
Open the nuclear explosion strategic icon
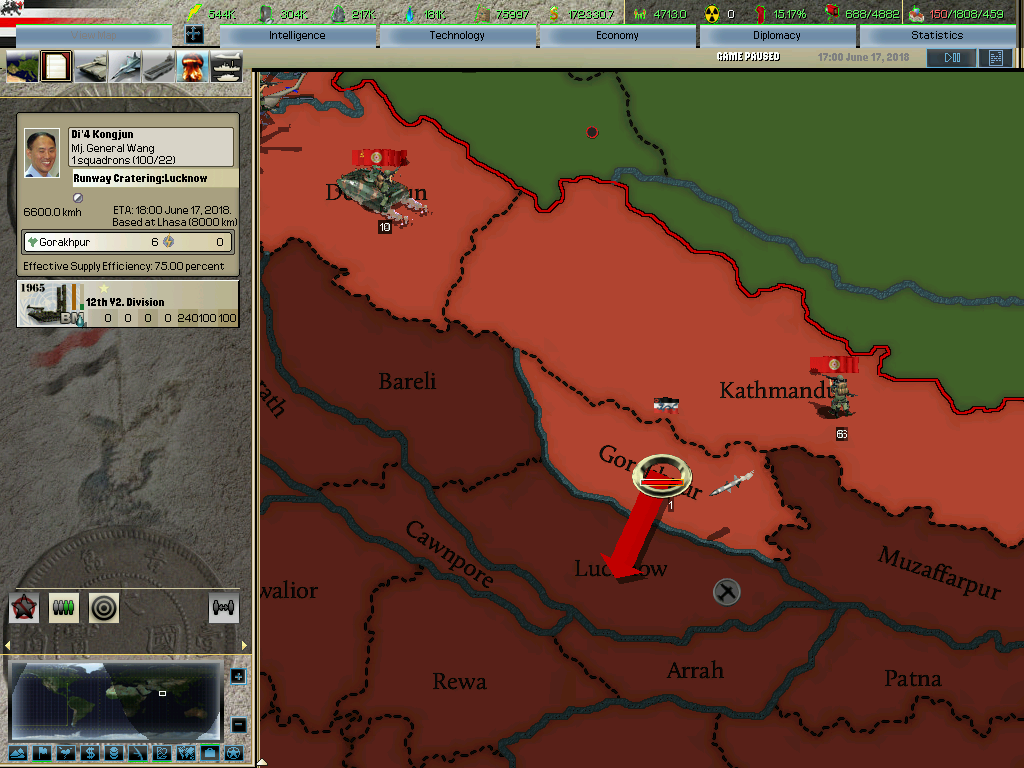tap(193, 67)
